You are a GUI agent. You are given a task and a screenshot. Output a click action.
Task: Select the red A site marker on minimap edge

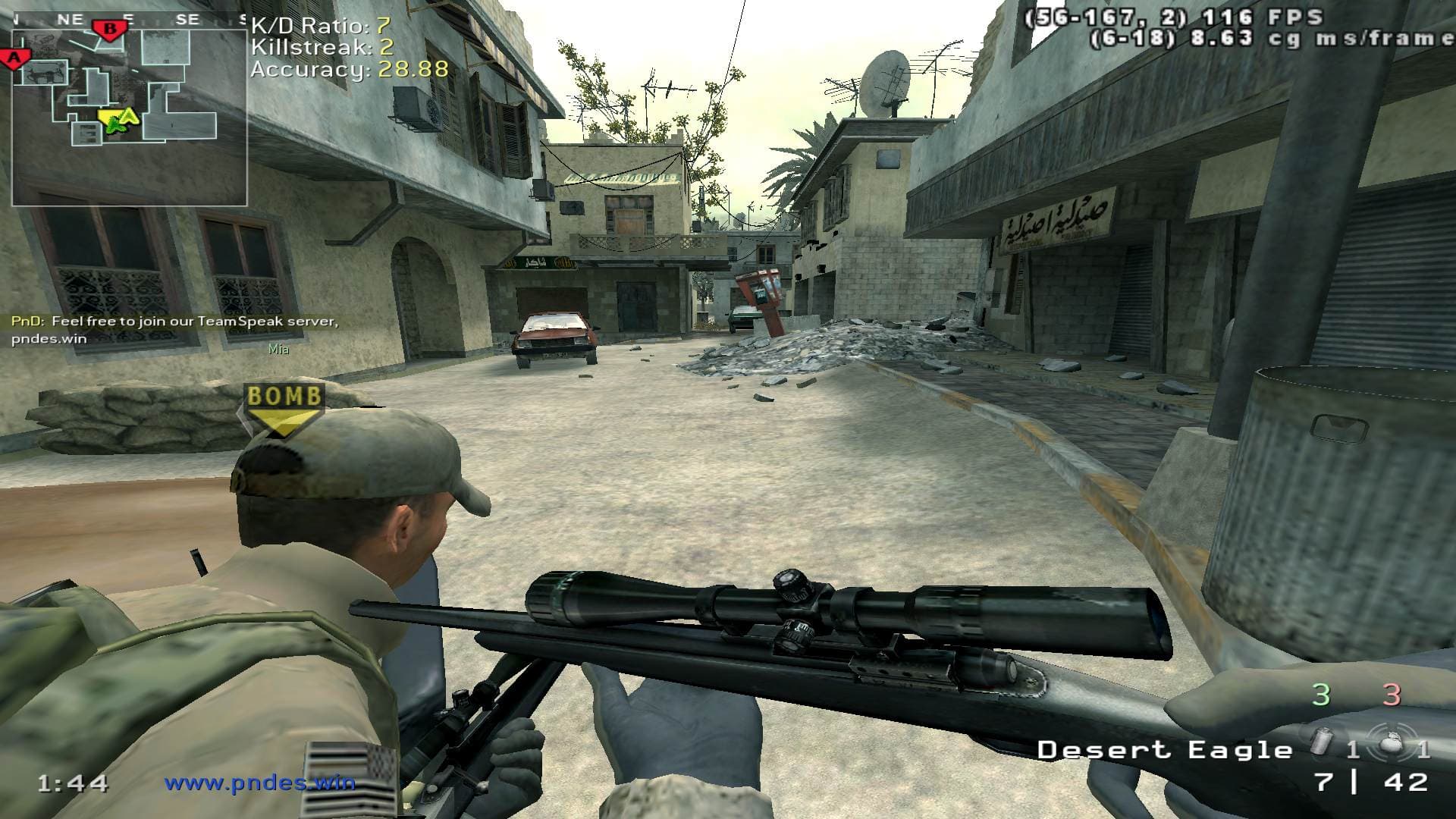pos(14,58)
